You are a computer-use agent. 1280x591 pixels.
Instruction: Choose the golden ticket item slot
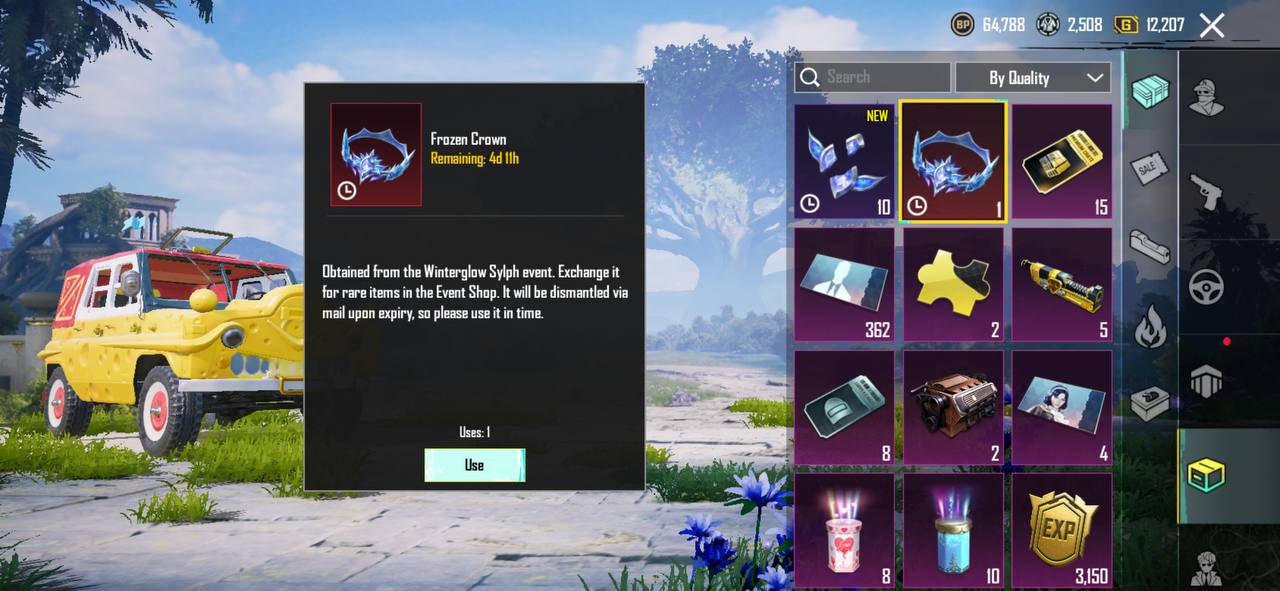(1062, 161)
